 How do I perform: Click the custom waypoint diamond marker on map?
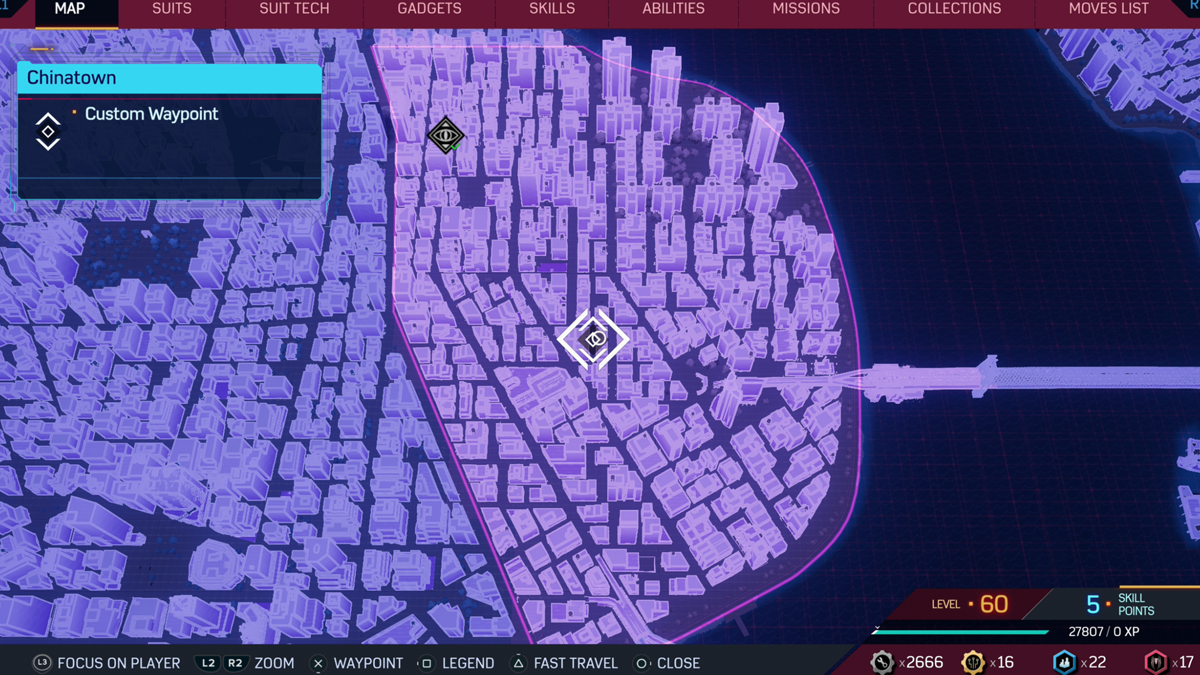click(593, 340)
